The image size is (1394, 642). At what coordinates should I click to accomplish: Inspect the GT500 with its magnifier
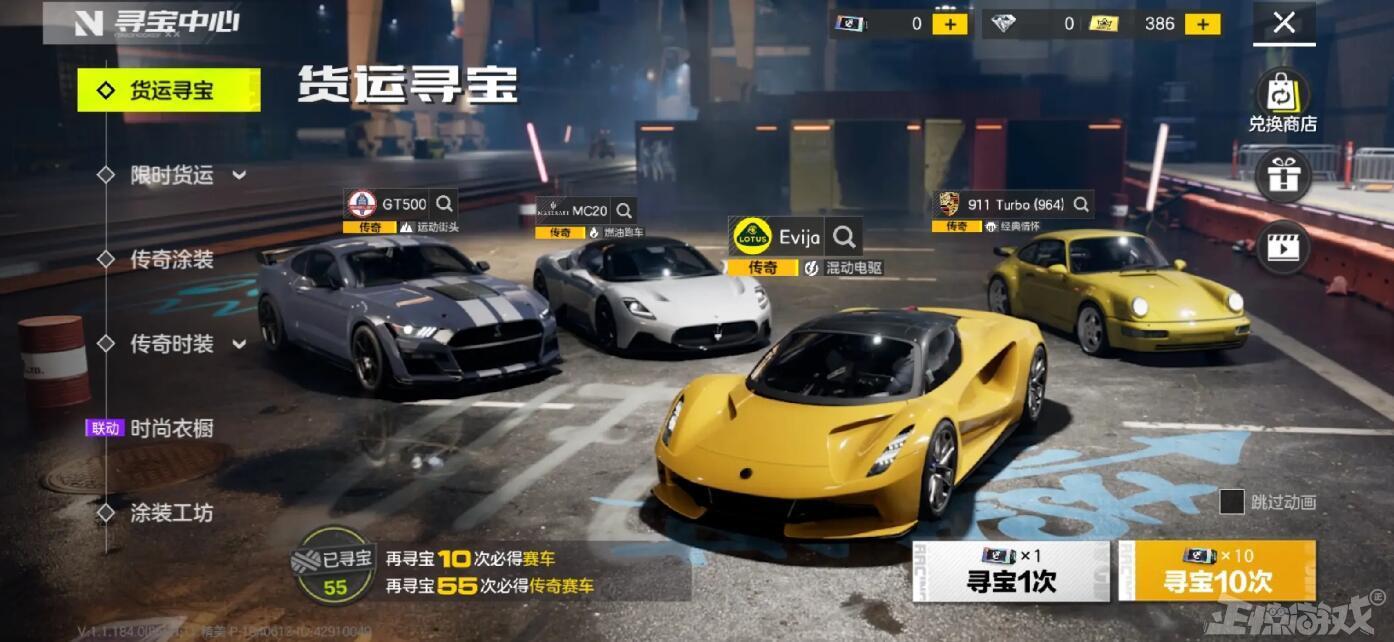coord(444,204)
